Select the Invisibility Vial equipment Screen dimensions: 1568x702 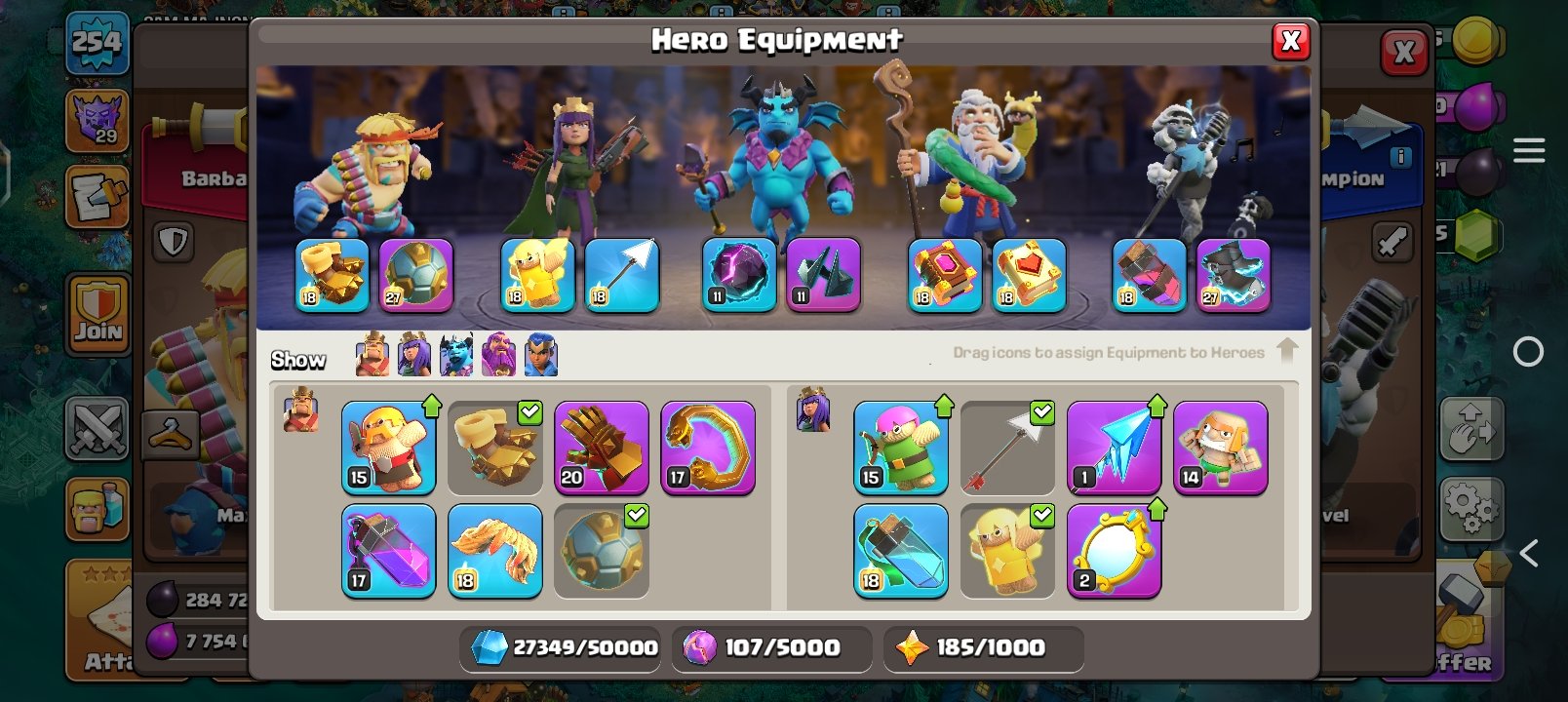click(x=899, y=551)
